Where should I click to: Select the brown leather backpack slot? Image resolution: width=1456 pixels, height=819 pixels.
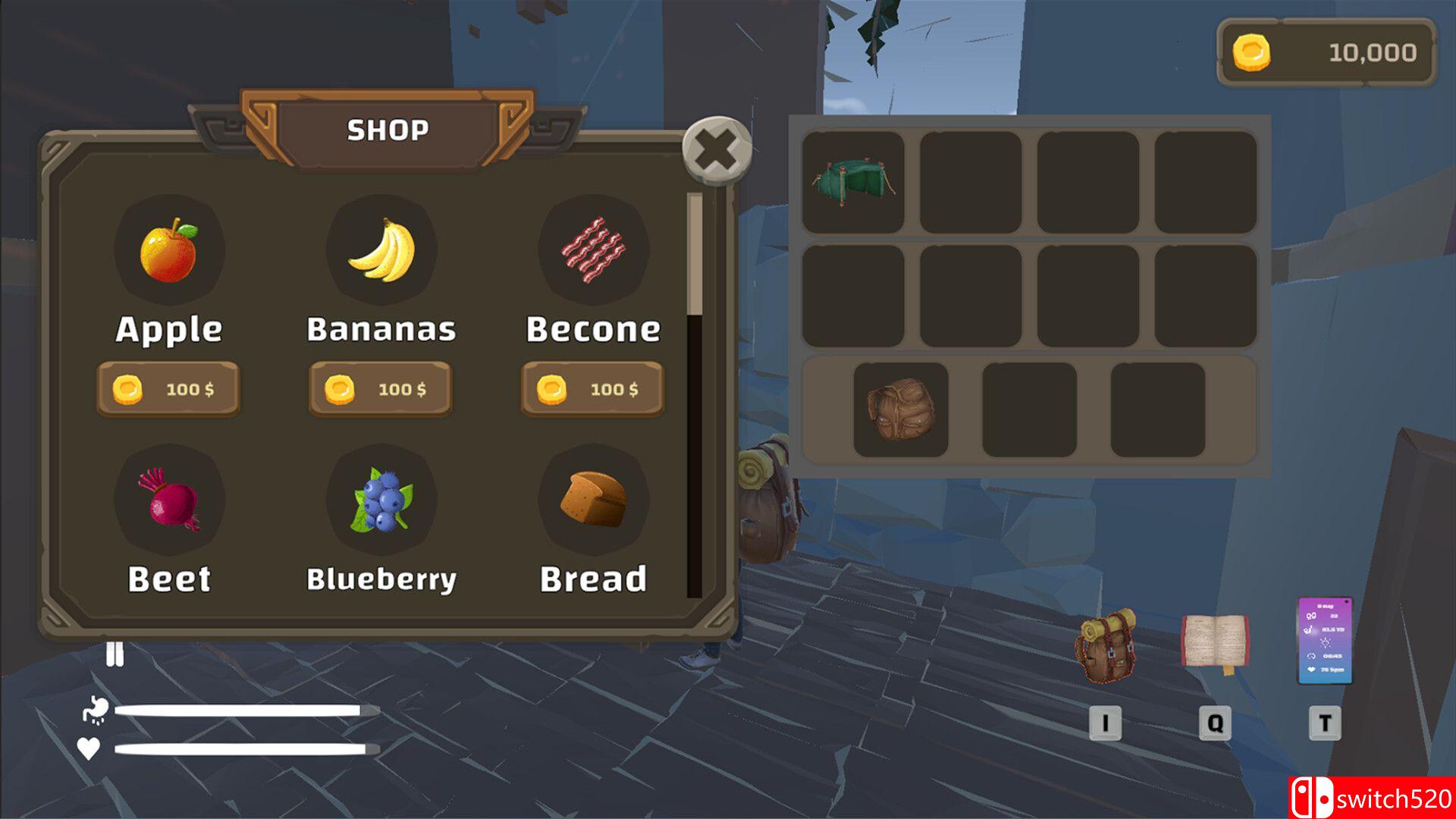point(901,409)
